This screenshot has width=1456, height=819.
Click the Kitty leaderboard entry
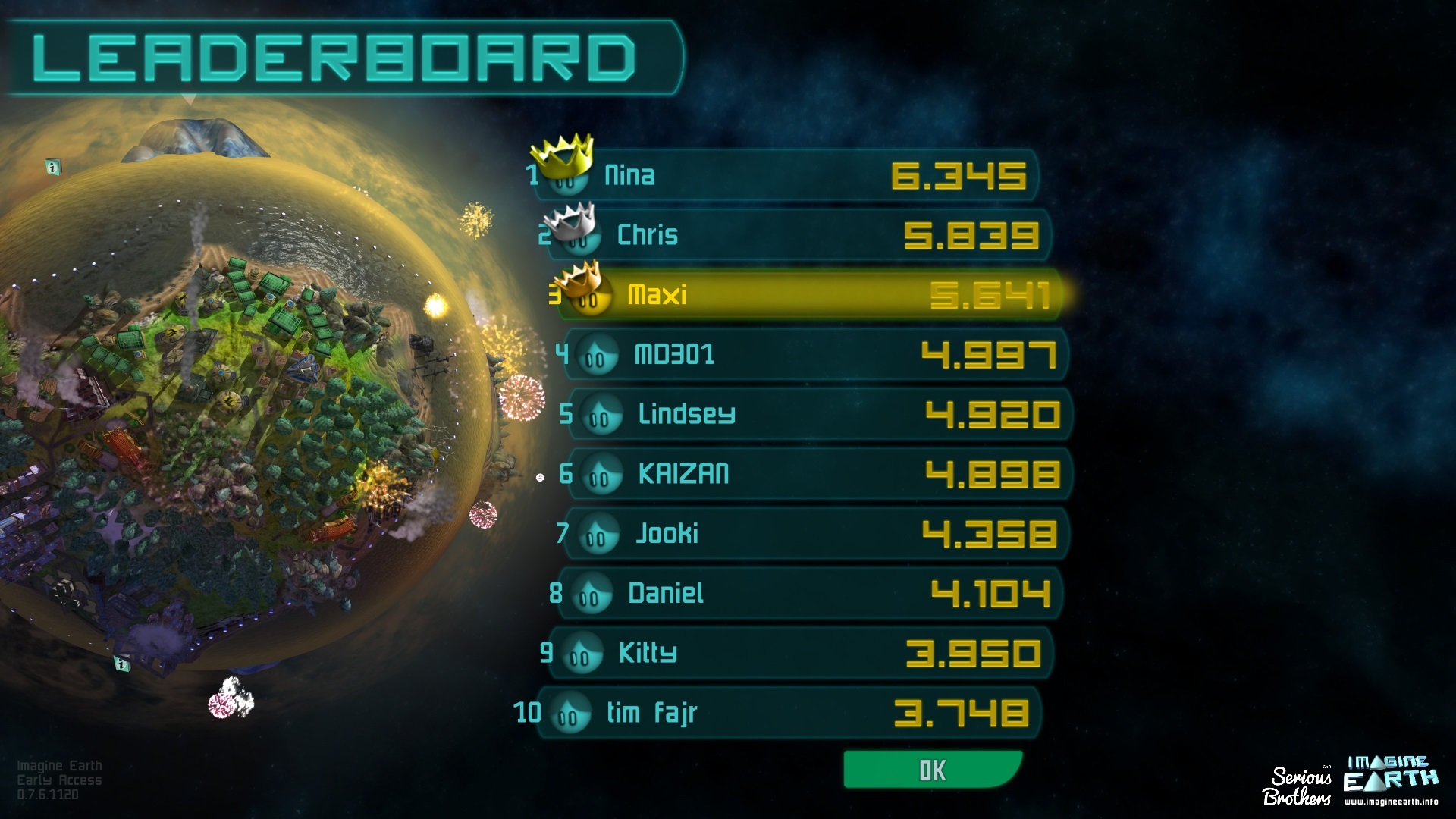(x=800, y=653)
